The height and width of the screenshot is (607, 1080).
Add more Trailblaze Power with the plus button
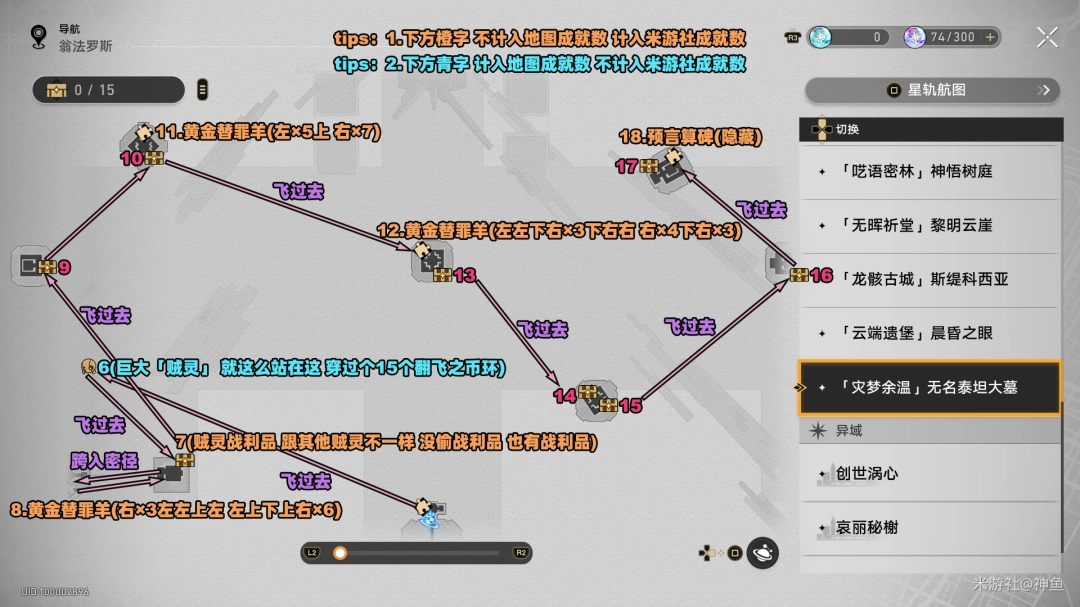point(990,37)
